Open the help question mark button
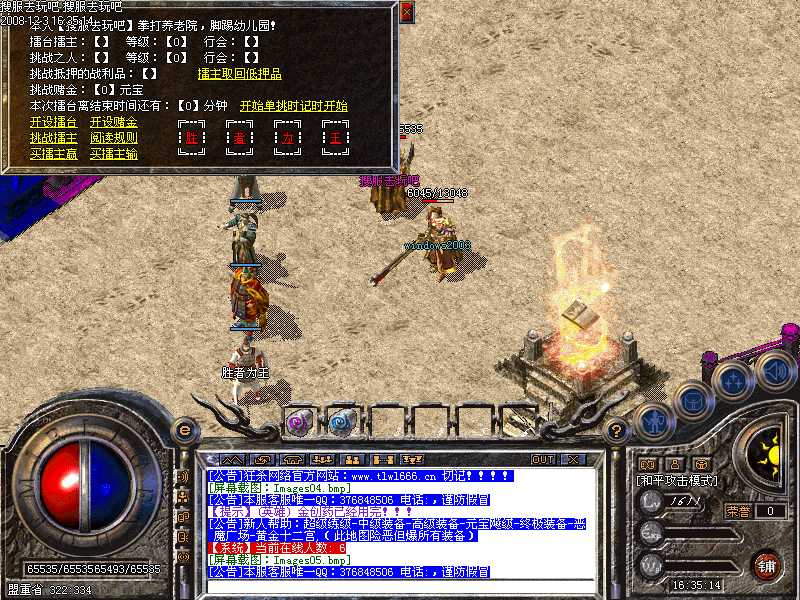 pos(617,431)
